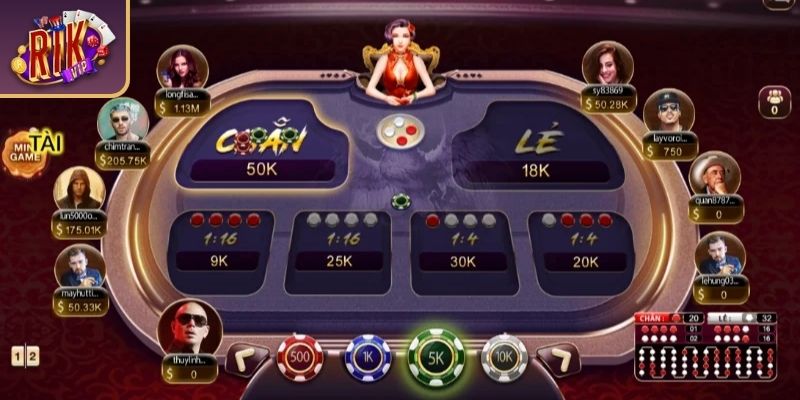
Task: Toggle the 1 2 page switch
Action: coord(26,355)
